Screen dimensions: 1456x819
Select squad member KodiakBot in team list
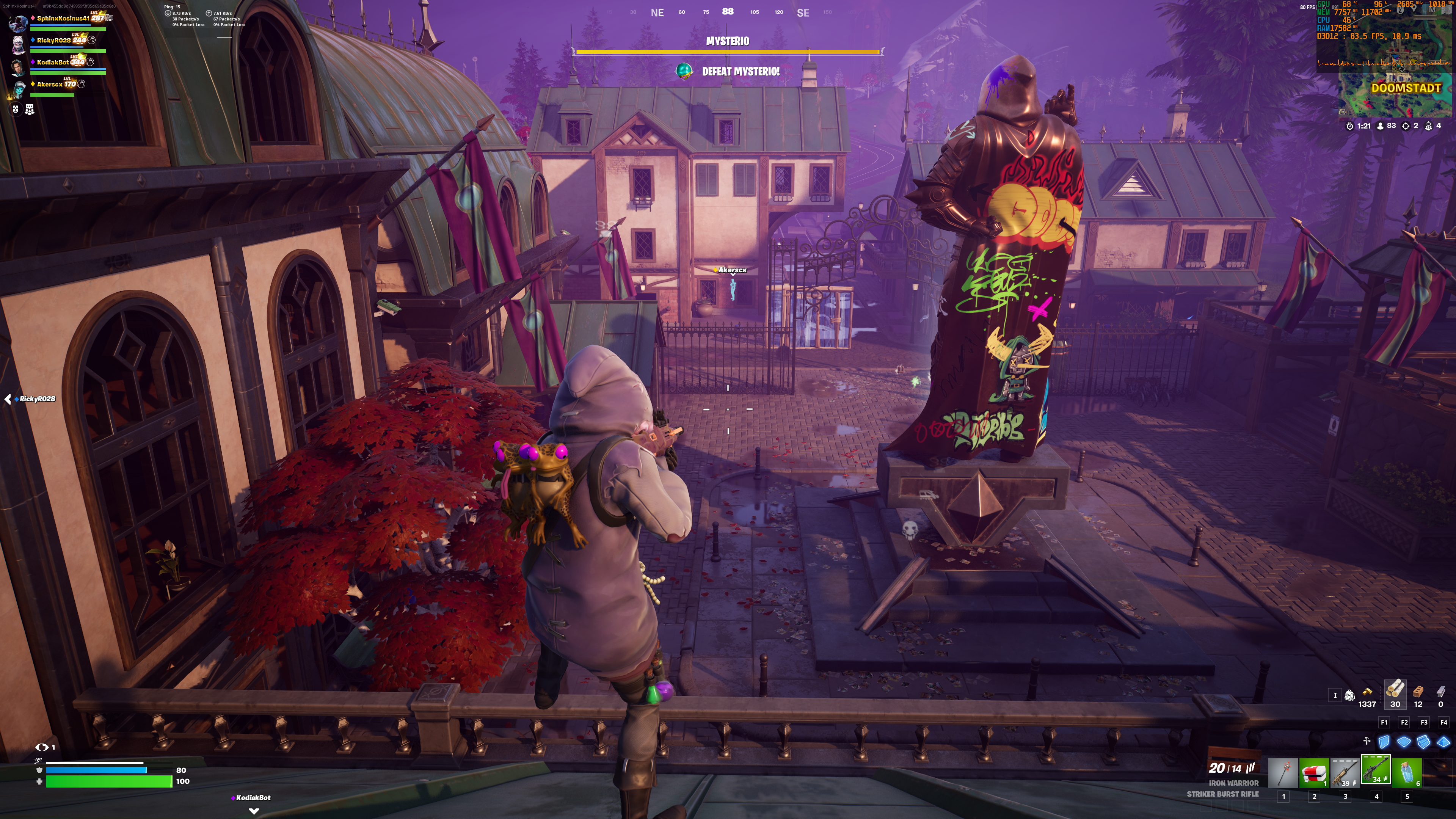tap(53, 62)
